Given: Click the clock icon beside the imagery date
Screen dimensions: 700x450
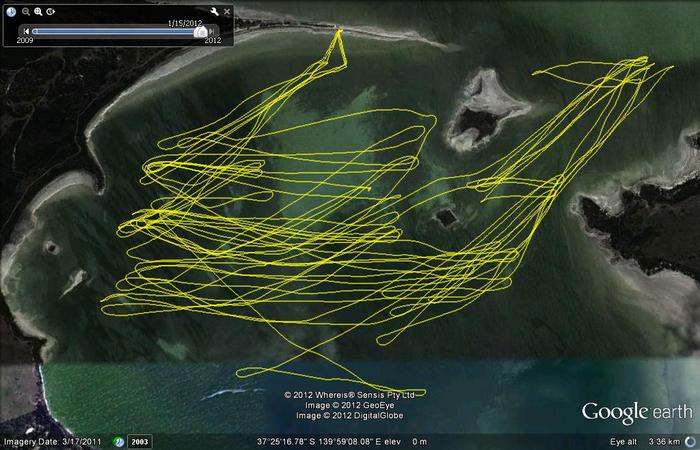Looking at the screenshot, I should pos(119,441).
